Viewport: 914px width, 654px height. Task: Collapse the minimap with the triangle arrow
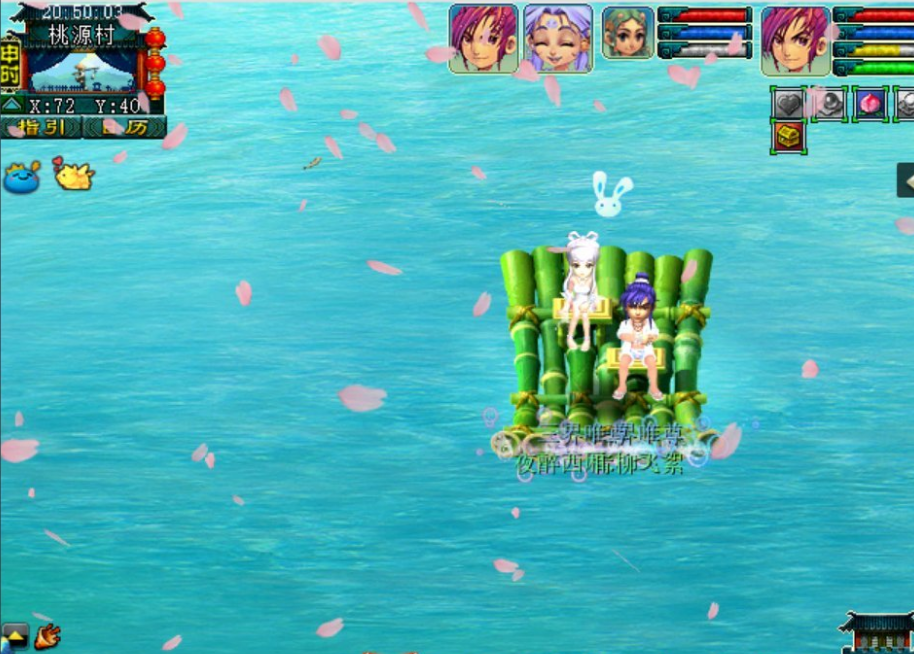12,104
